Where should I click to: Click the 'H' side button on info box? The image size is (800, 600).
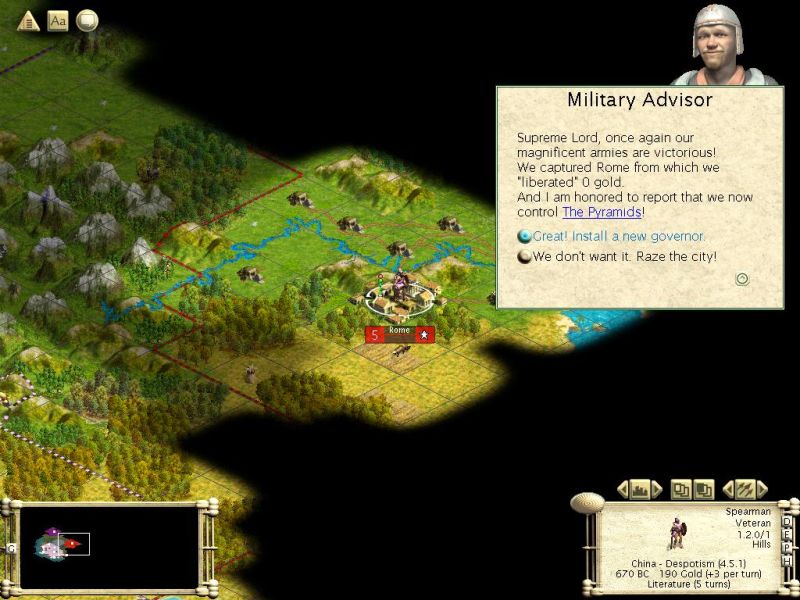point(786,560)
